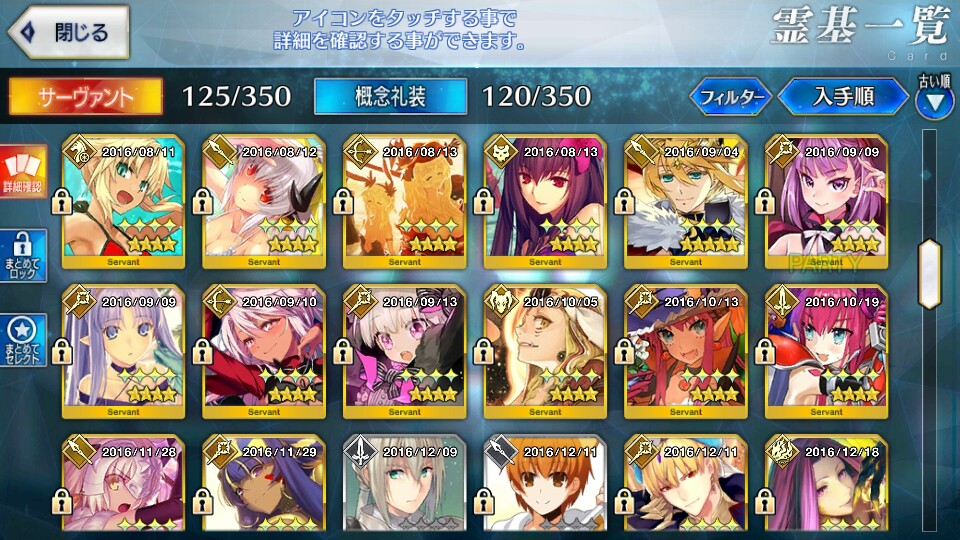960x540 pixels.
Task: Toggle the 古い順 ascending order arrow
Action: click(x=934, y=97)
